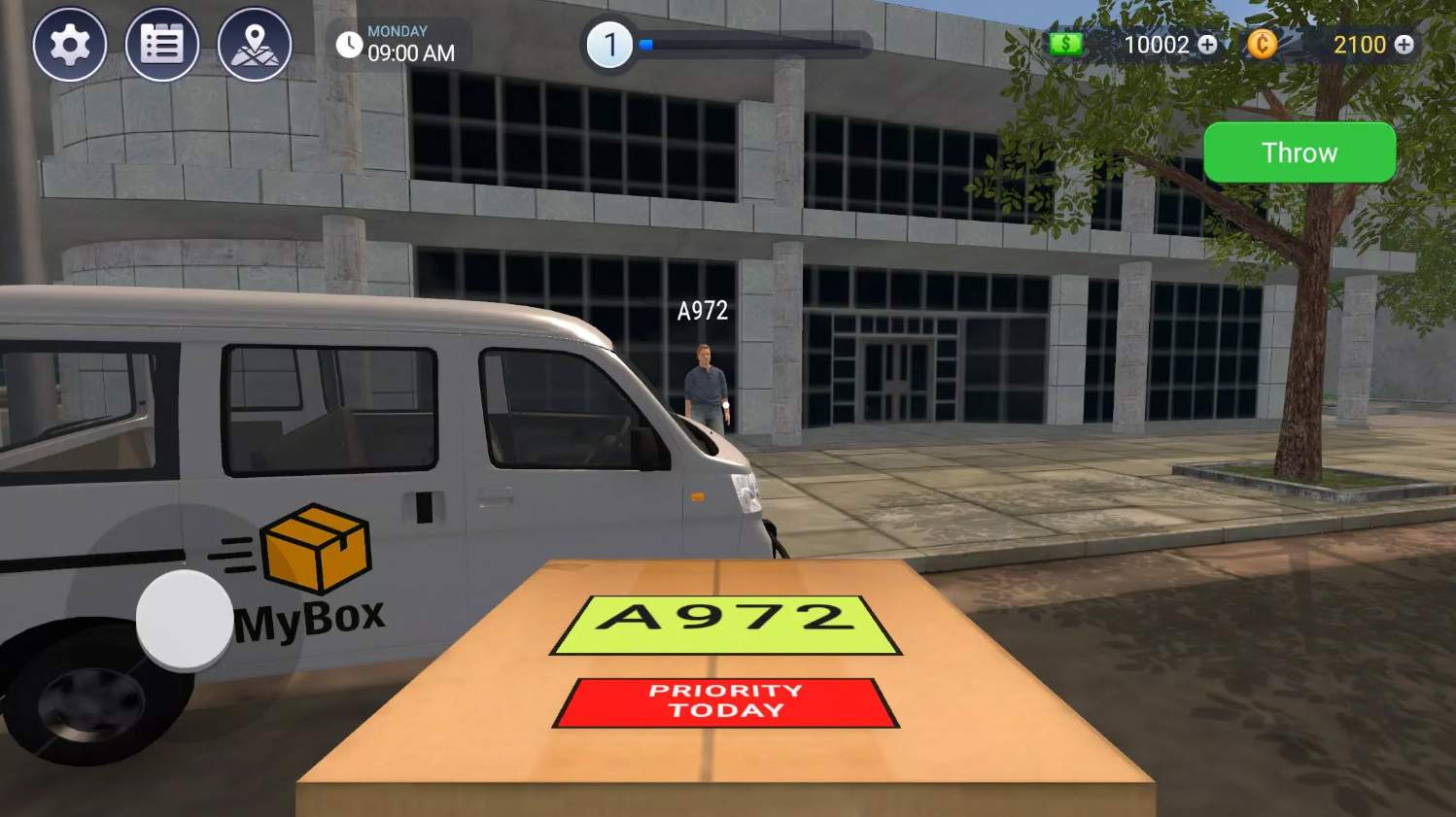Open the task list icon
The height and width of the screenshot is (817, 1456).
coord(162,45)
